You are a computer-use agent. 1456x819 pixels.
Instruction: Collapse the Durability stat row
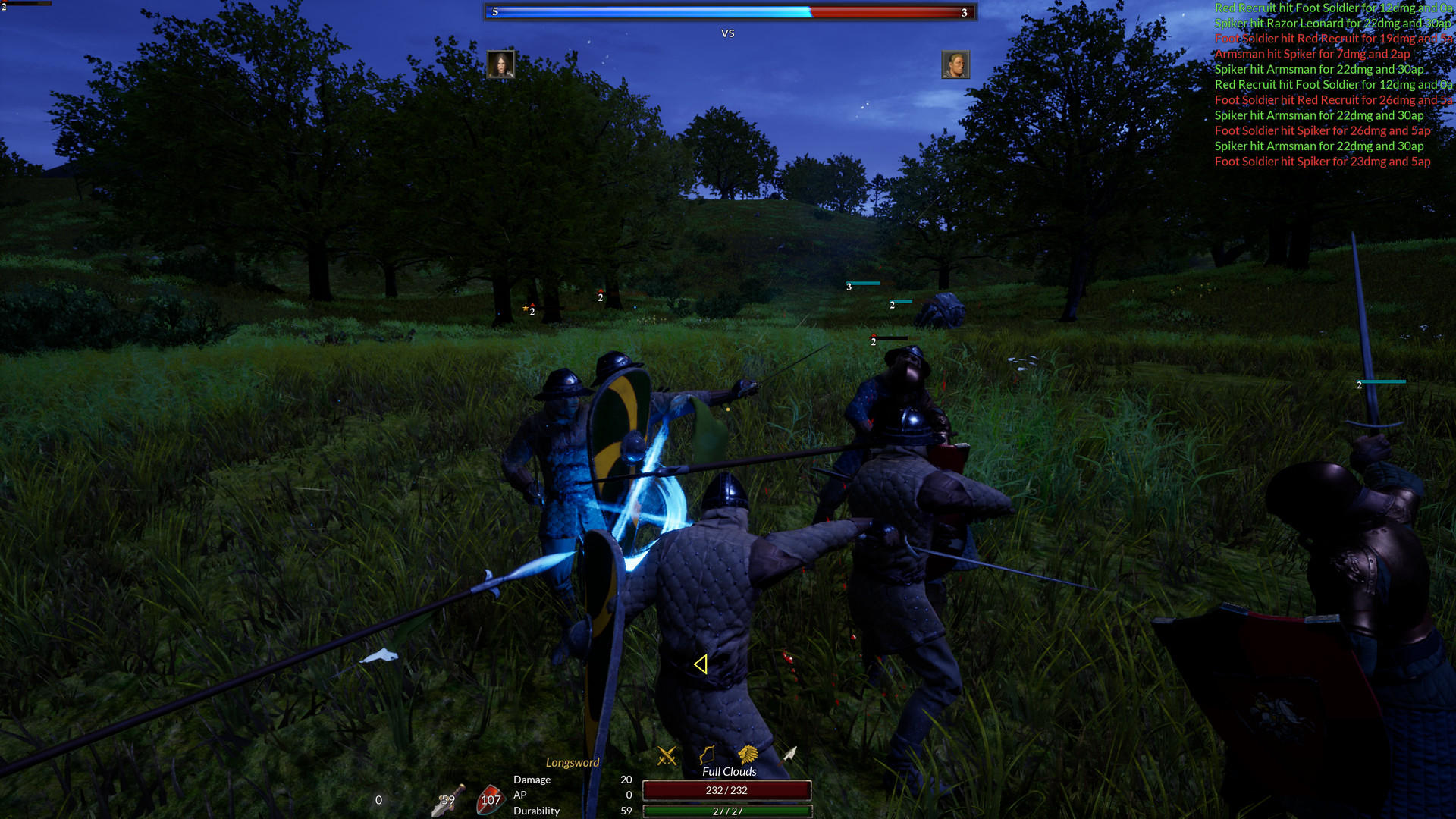click(x=536, y=811)
